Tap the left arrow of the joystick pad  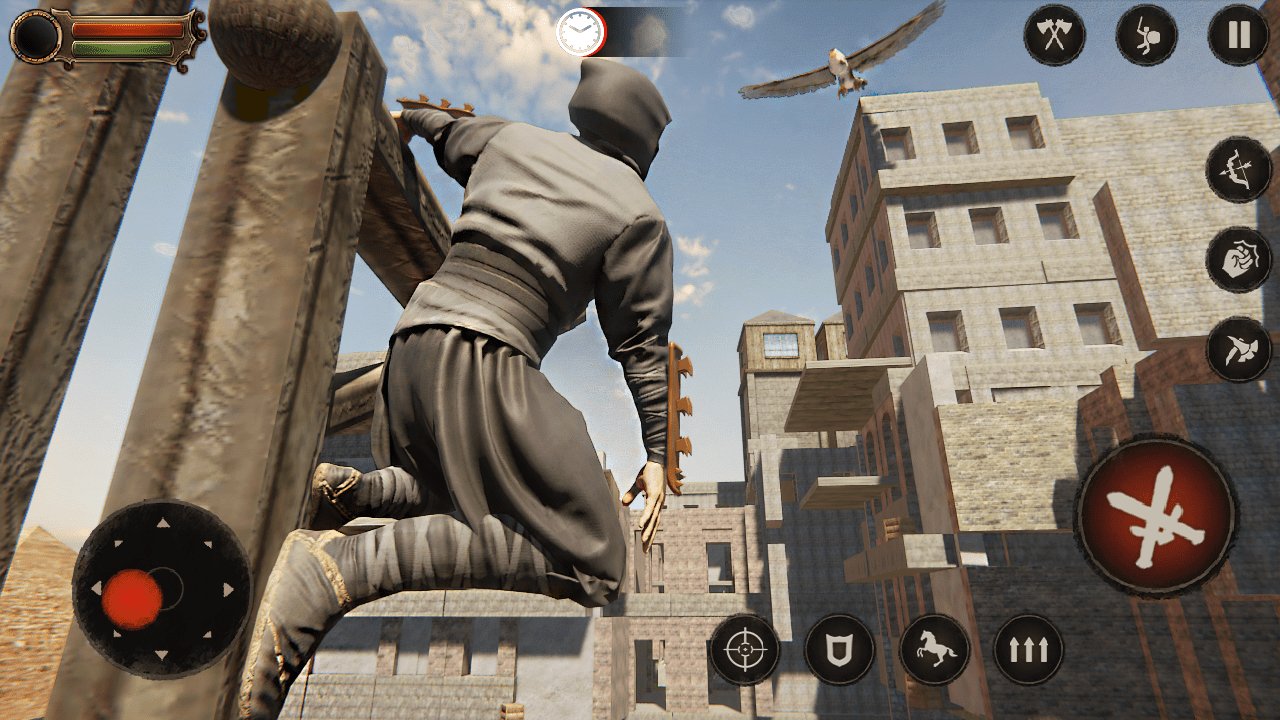[x=96, y=589]
